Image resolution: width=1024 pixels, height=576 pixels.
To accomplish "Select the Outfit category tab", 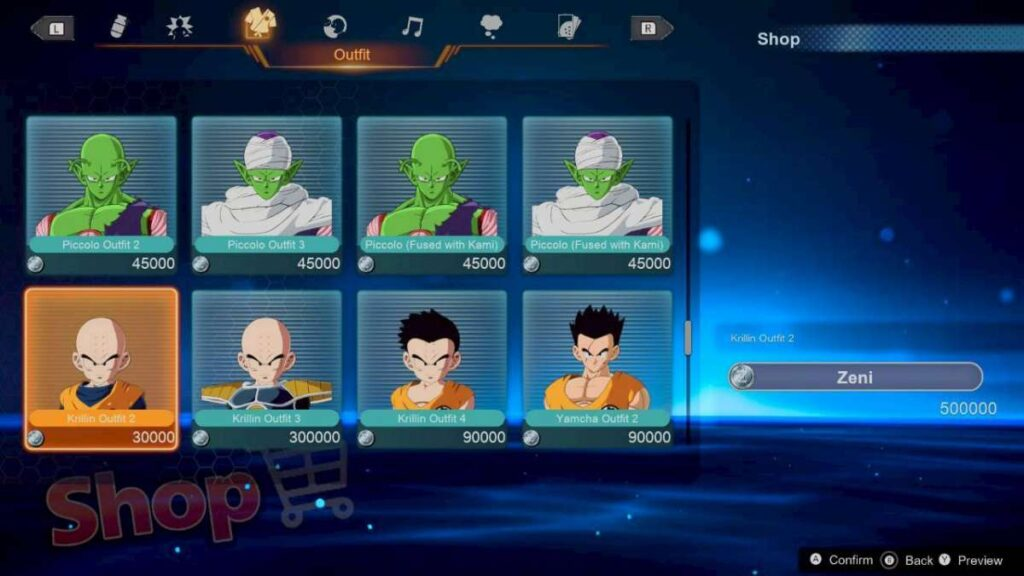I will (261, 25).
